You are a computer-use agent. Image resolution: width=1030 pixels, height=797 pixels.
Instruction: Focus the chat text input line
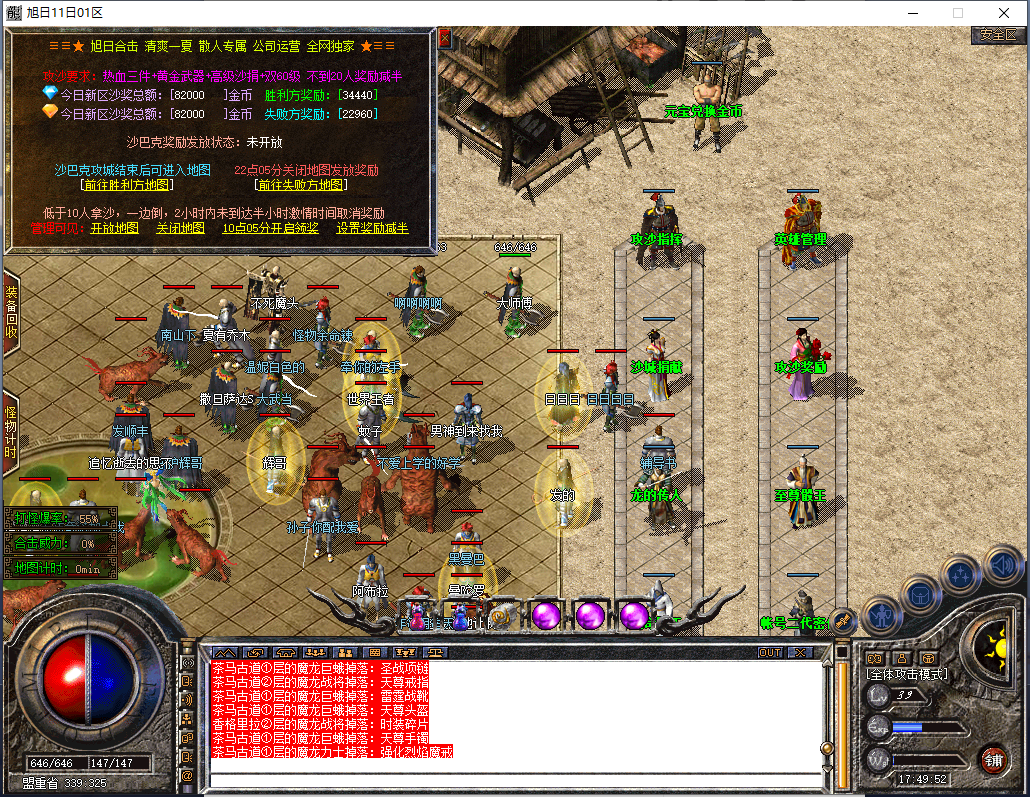[x=515, y=779]
